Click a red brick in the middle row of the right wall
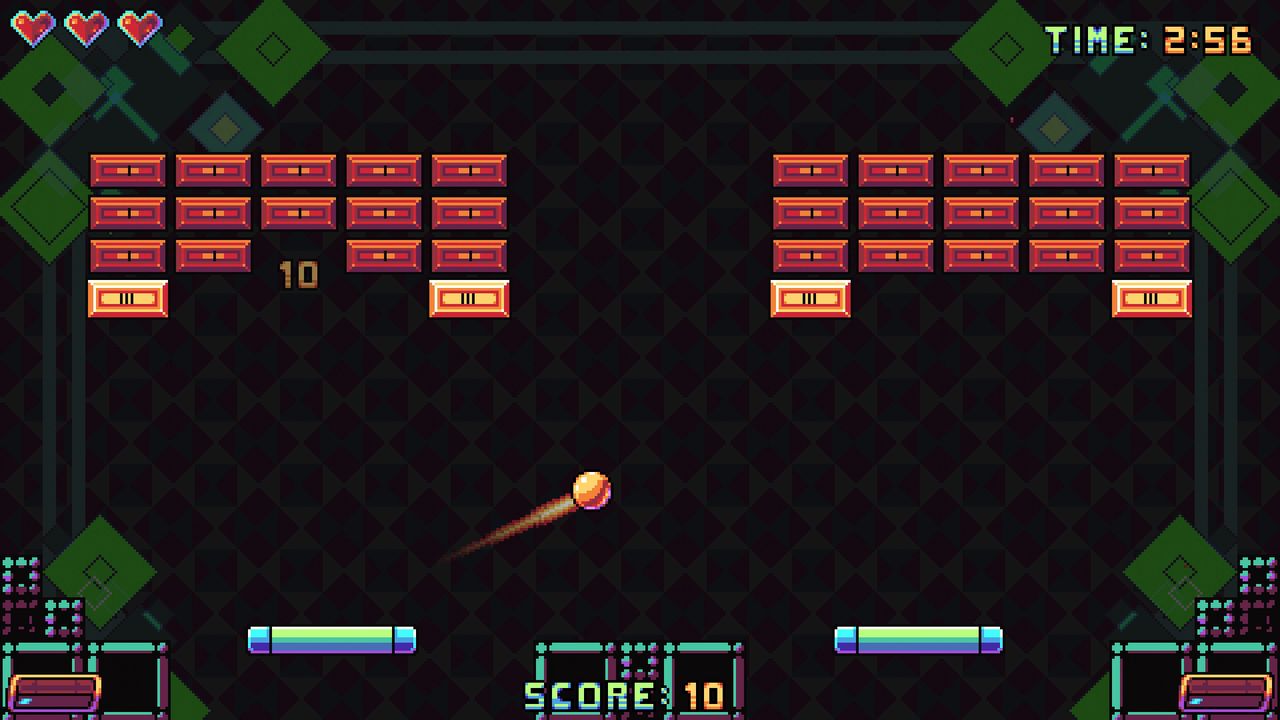This screenshot has width=1280, height=720. point(980,212)
